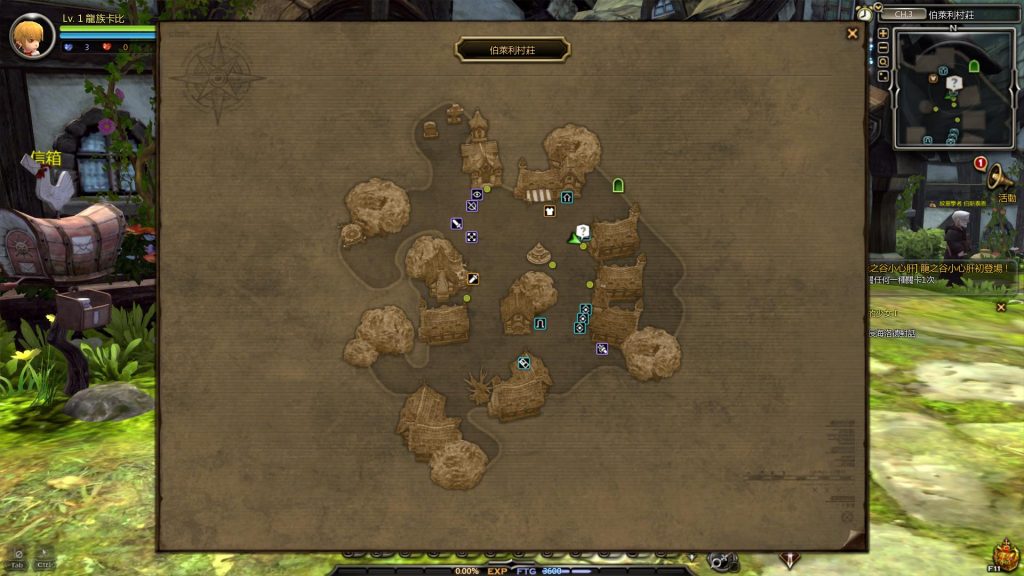Image resolution: width=1024 pixels, height=576 pixels.
Task: Open the alarm clock icon
Action: click(x=864, y=14)
